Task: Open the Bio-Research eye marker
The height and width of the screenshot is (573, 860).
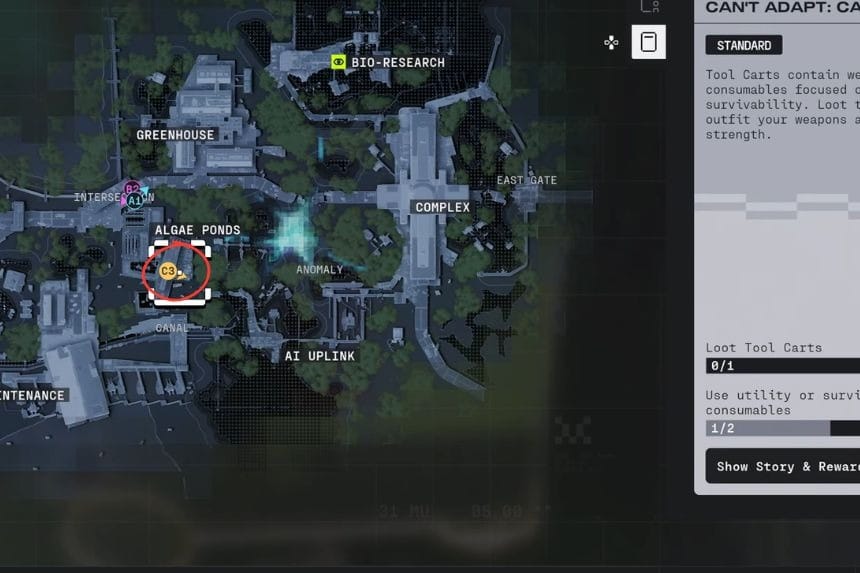Action: click(x=339, y=62)
